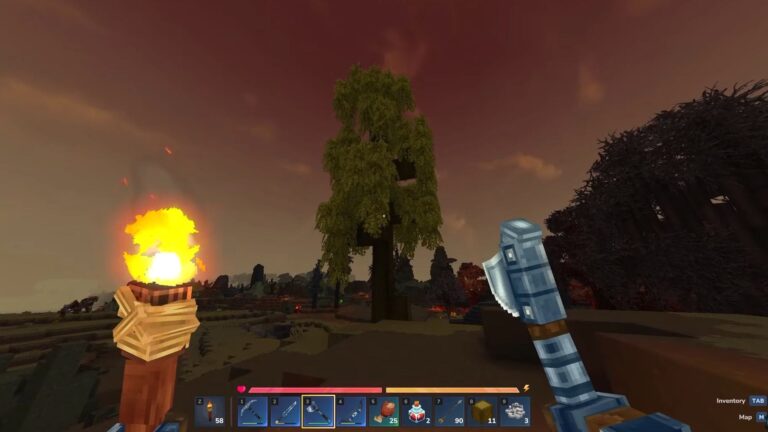Equip the sword from hotbar slot 2
This screenshot has width=768, height=432.
285,411
